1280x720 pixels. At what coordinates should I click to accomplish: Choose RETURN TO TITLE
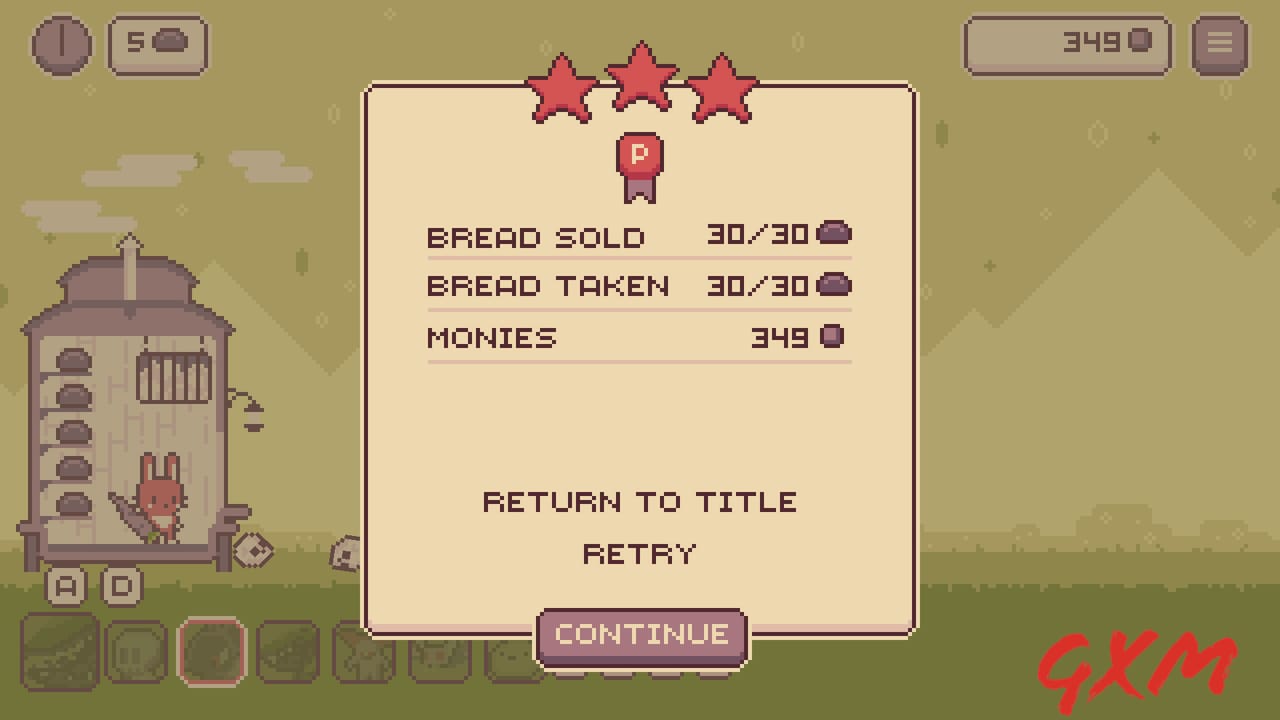[x=639, y=501]
